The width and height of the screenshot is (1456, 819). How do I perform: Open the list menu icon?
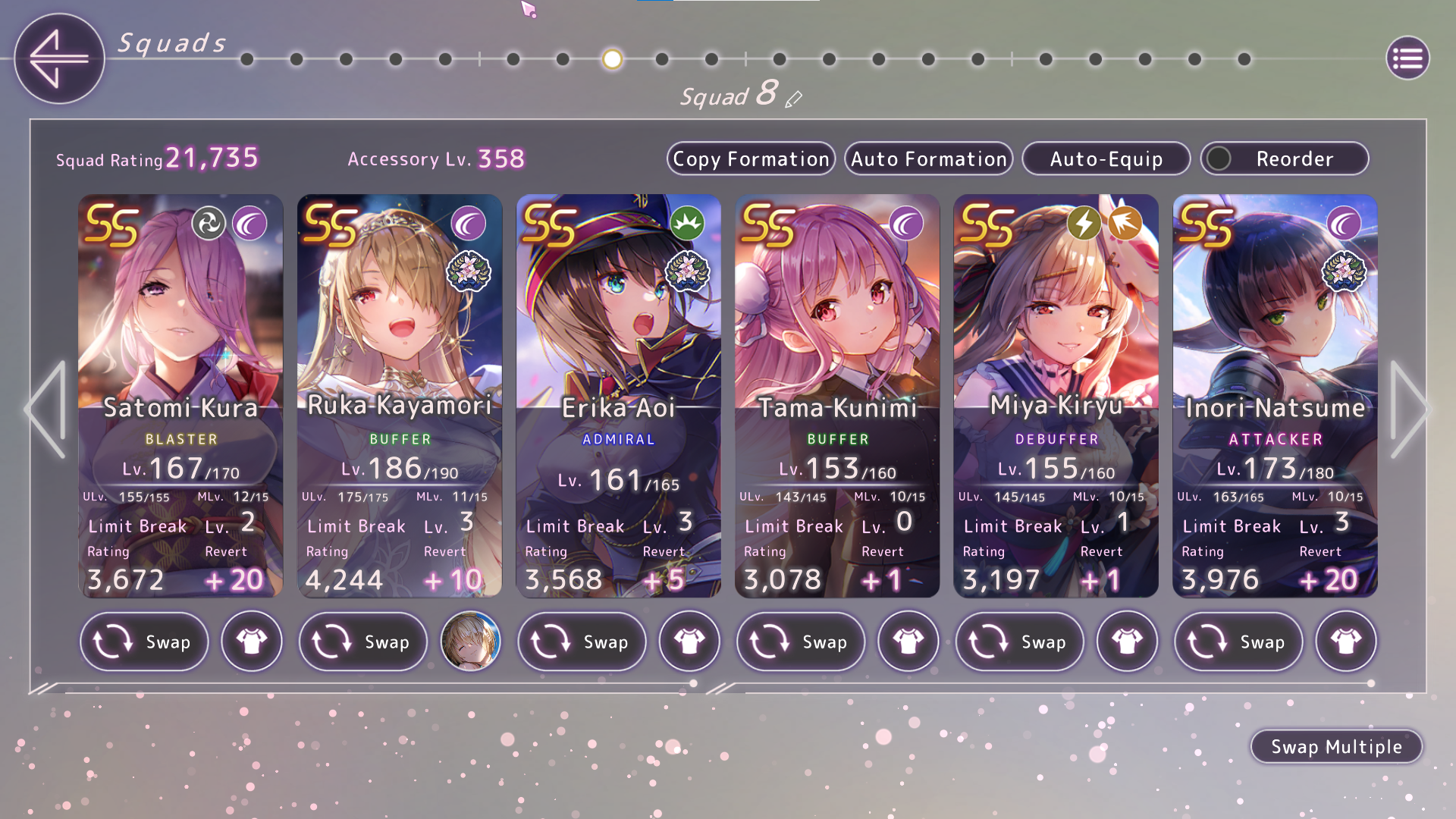[1407, 58]
